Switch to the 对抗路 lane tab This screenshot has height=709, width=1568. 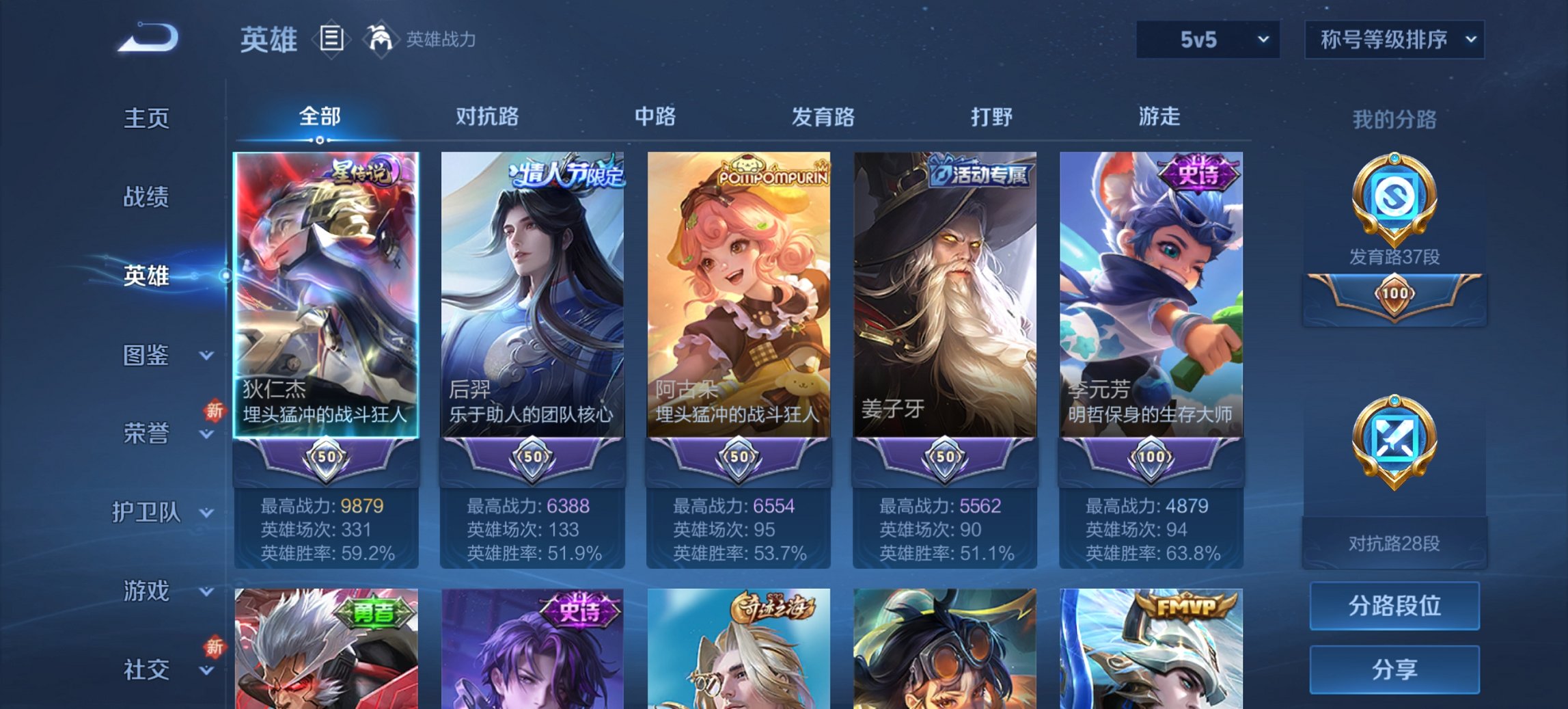[488, 117]
